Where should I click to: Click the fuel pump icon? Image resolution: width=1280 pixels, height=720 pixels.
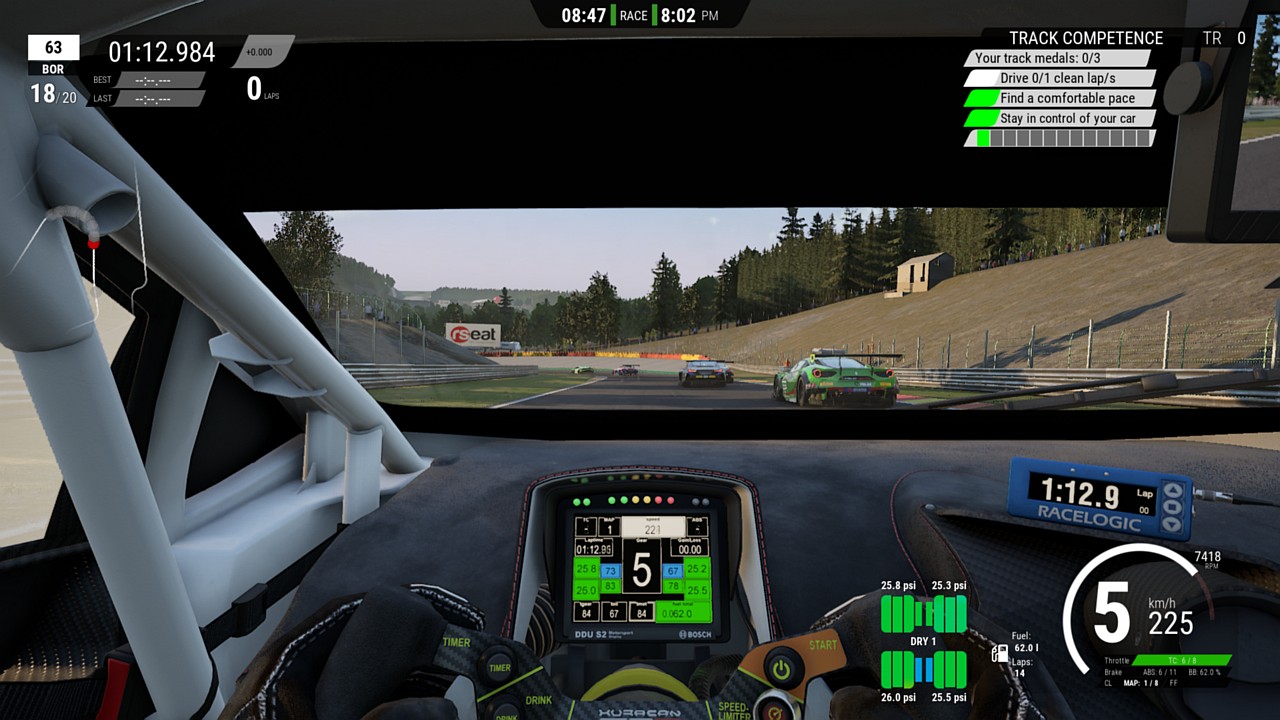tap(999, 654)
